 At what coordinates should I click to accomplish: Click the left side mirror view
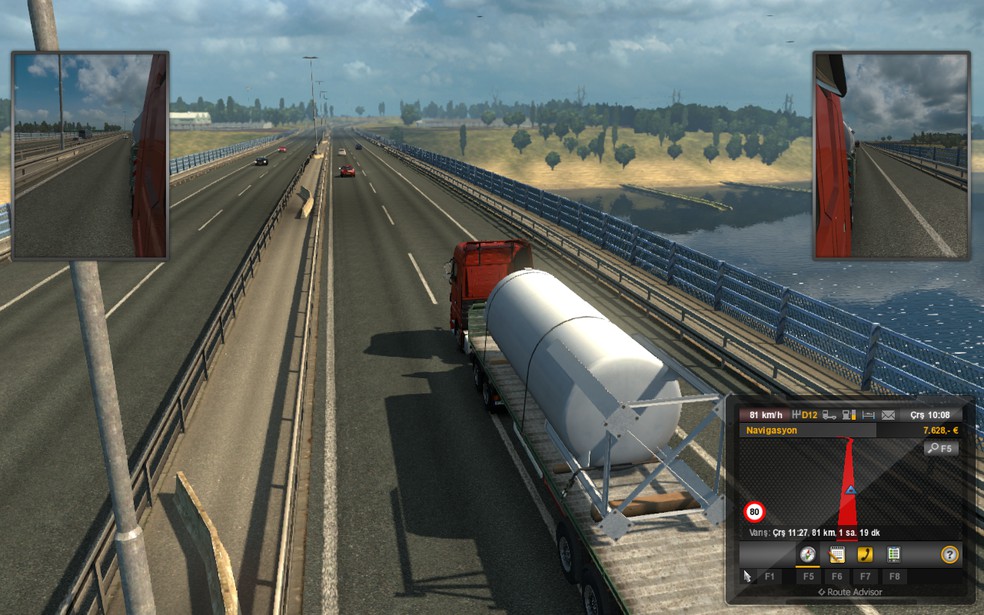click(90, 155)
